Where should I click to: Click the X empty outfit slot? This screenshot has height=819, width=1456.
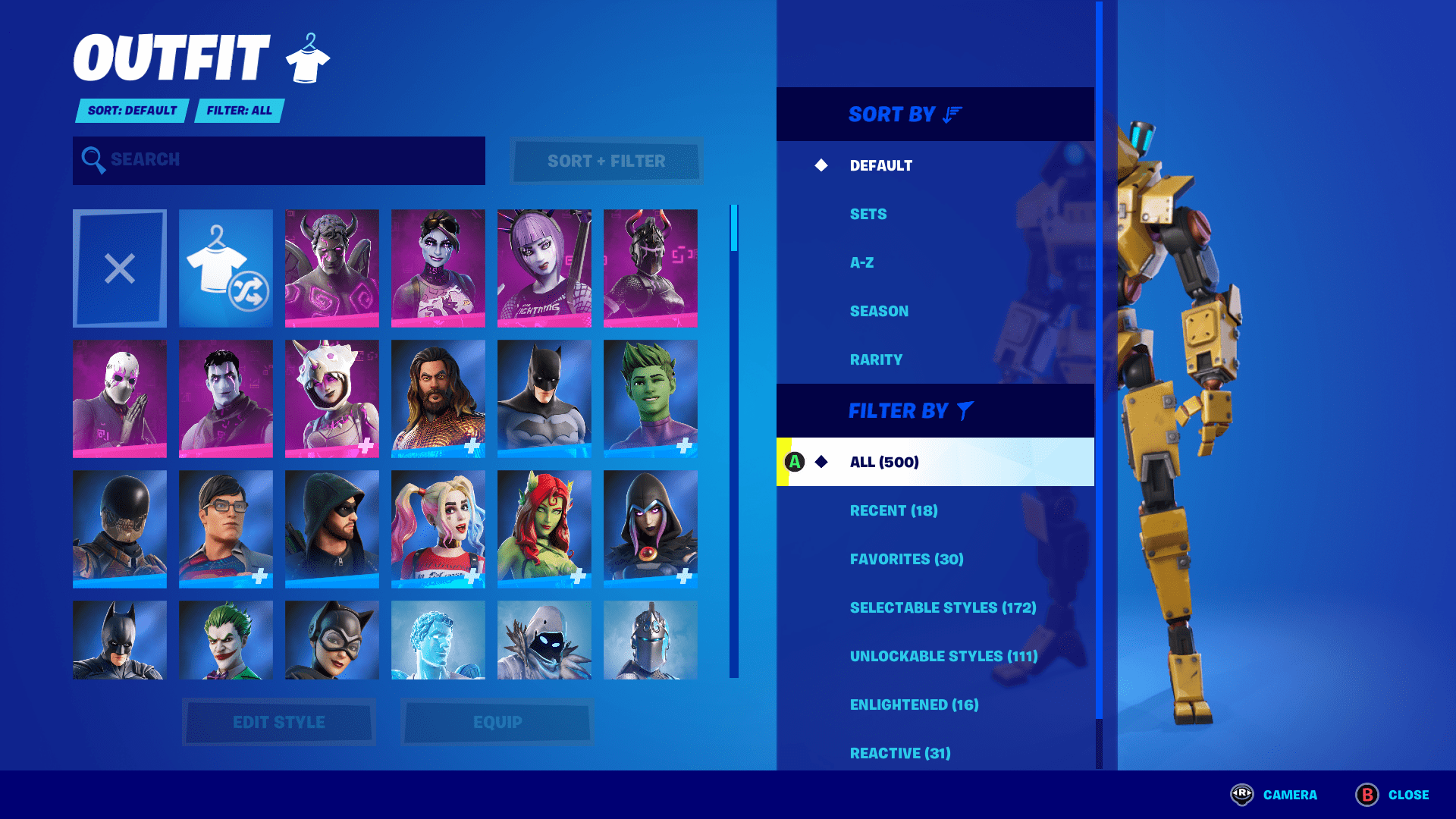[x=119, y=267]
